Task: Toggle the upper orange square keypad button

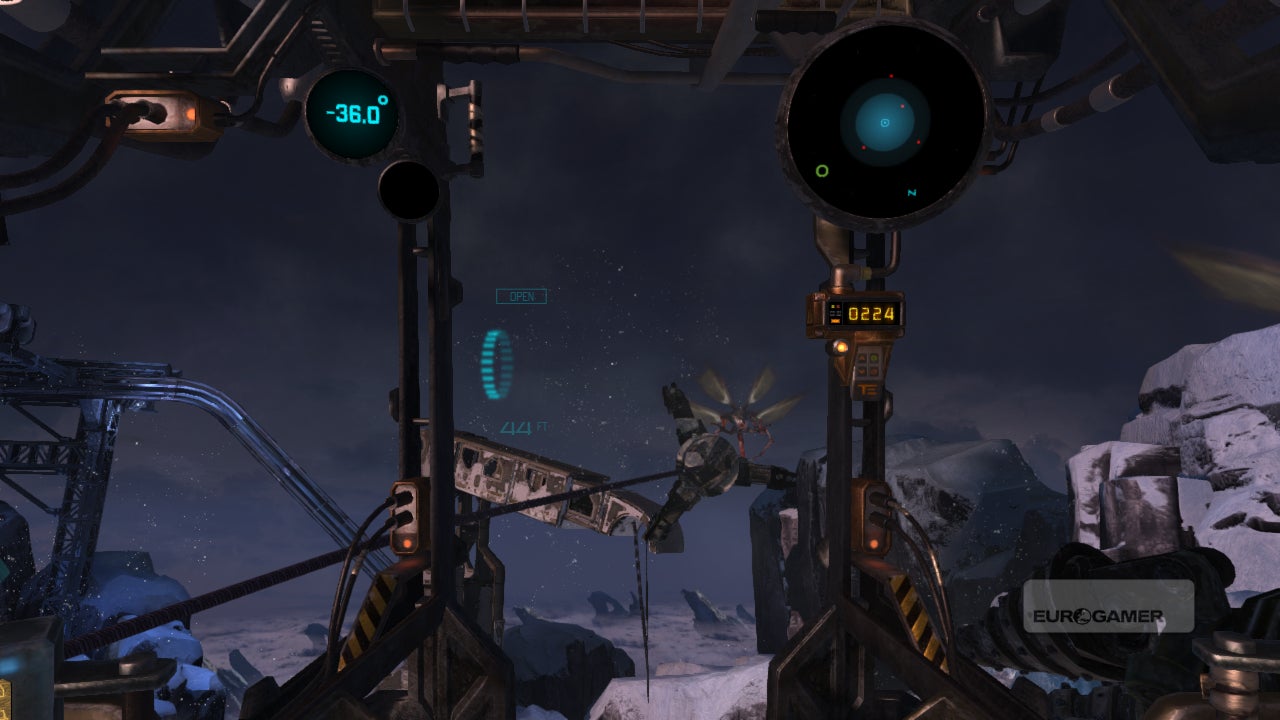Action: point(862,357)
